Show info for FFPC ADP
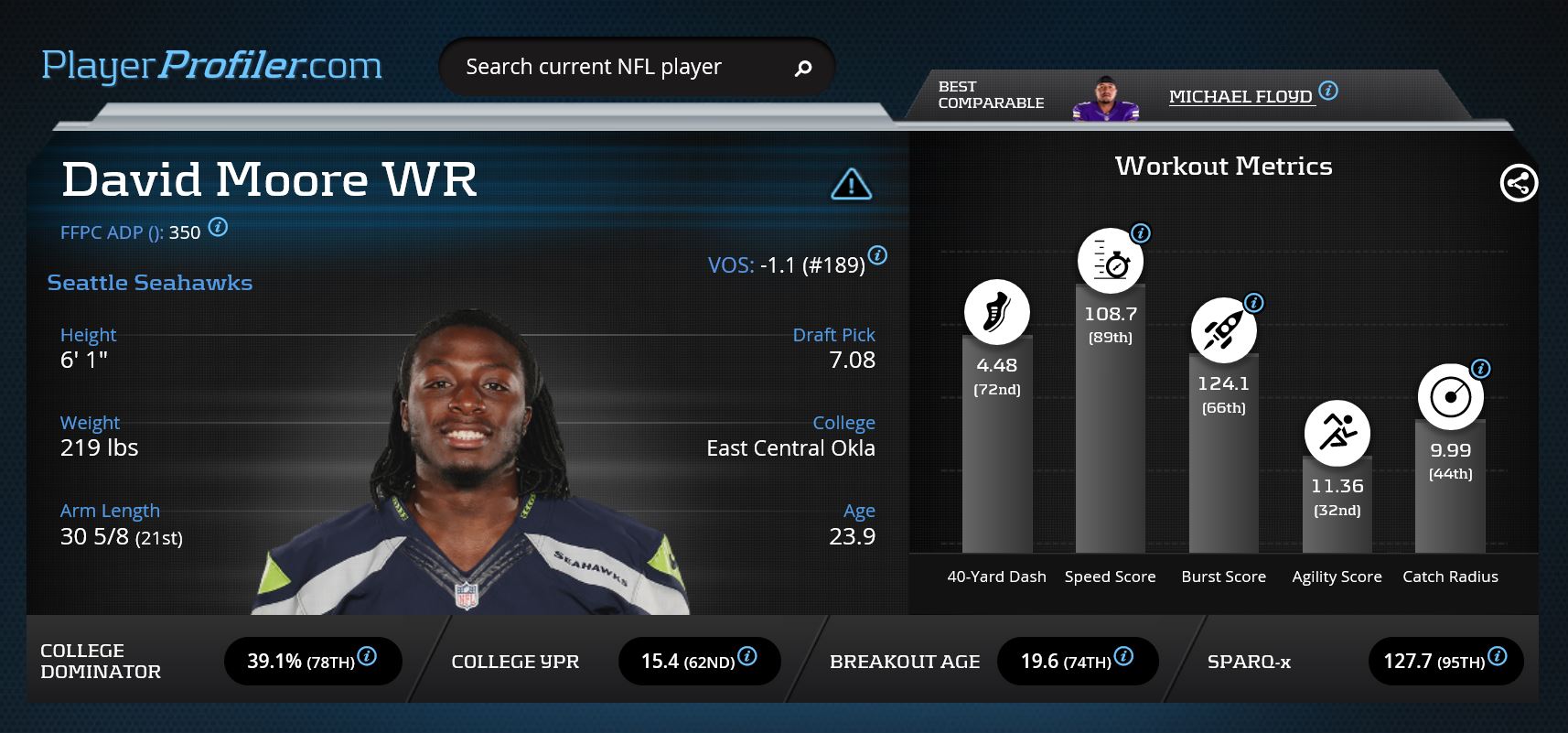 coord(218,227)
